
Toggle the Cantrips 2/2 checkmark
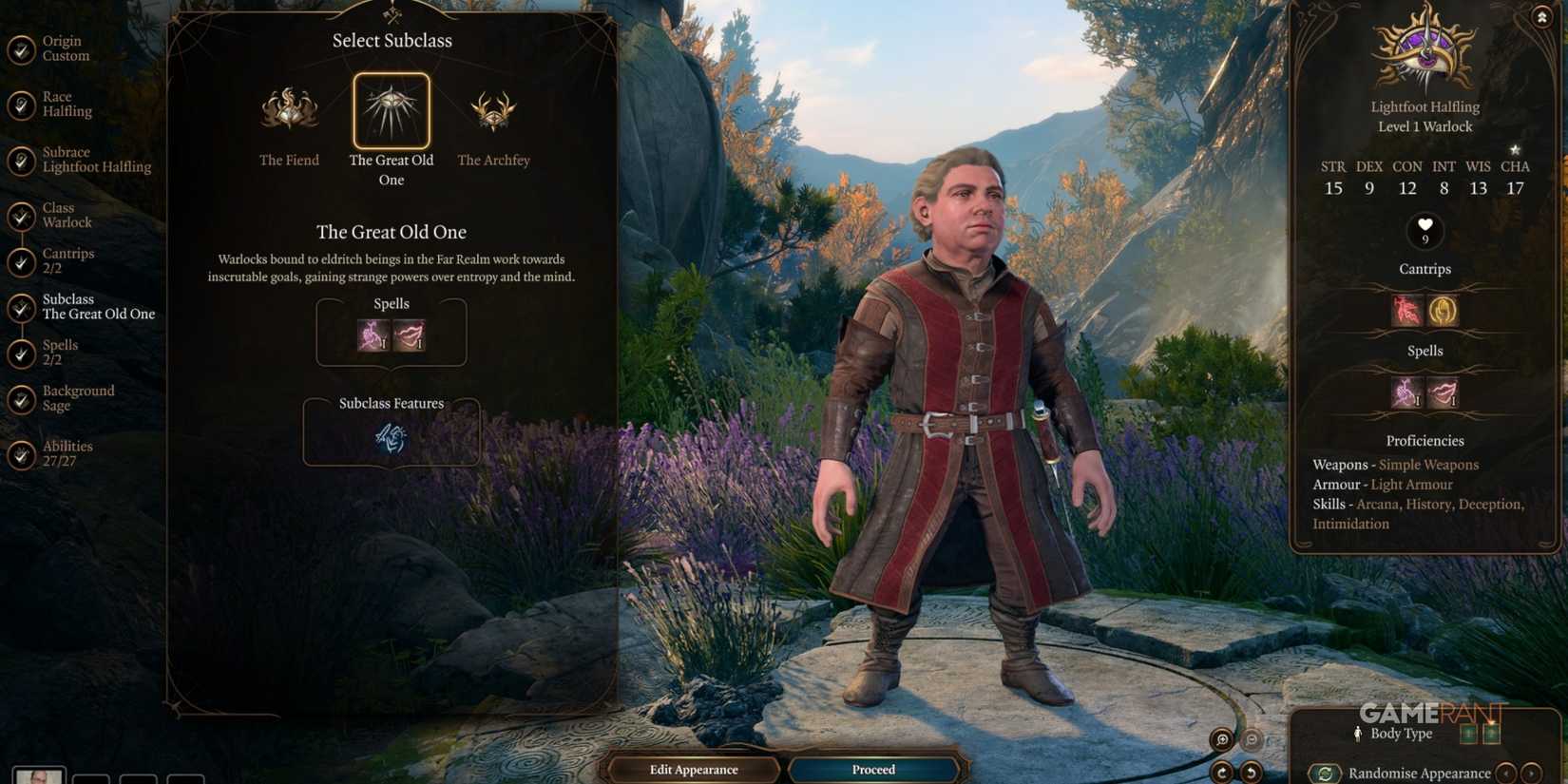pos(21,262)
